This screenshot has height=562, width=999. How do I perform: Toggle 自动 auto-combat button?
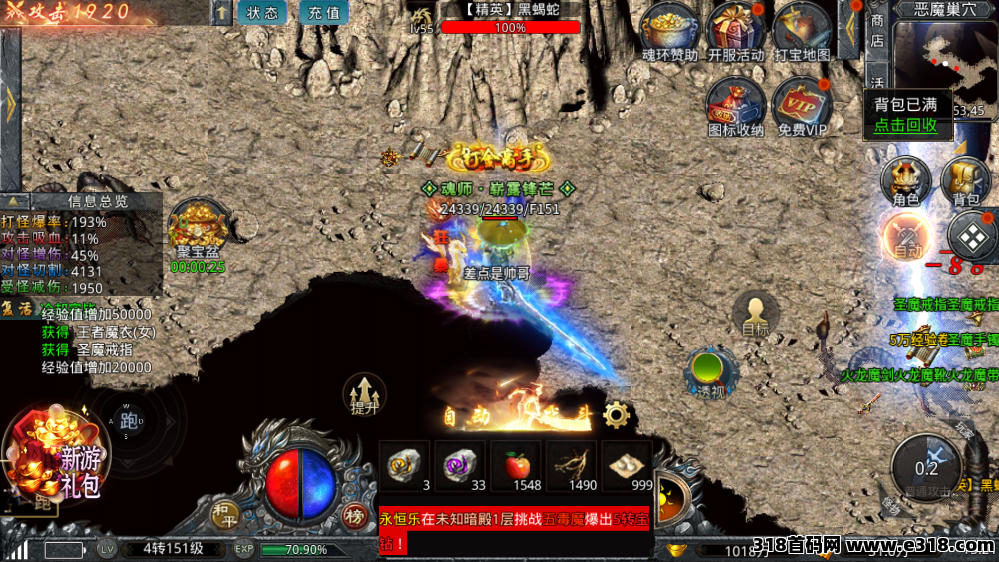pos(907,240)
